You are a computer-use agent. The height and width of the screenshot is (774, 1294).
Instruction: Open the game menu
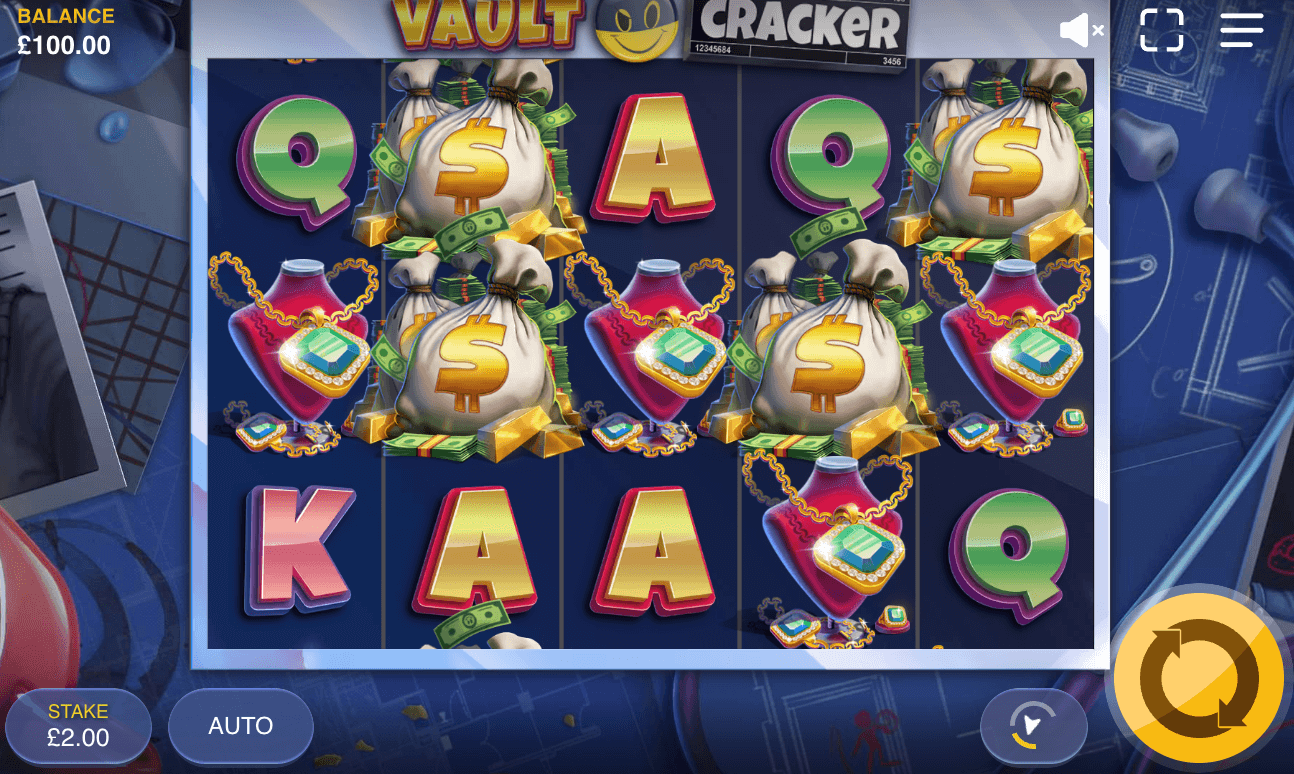pyautogui.click(x=1240, y=30)
